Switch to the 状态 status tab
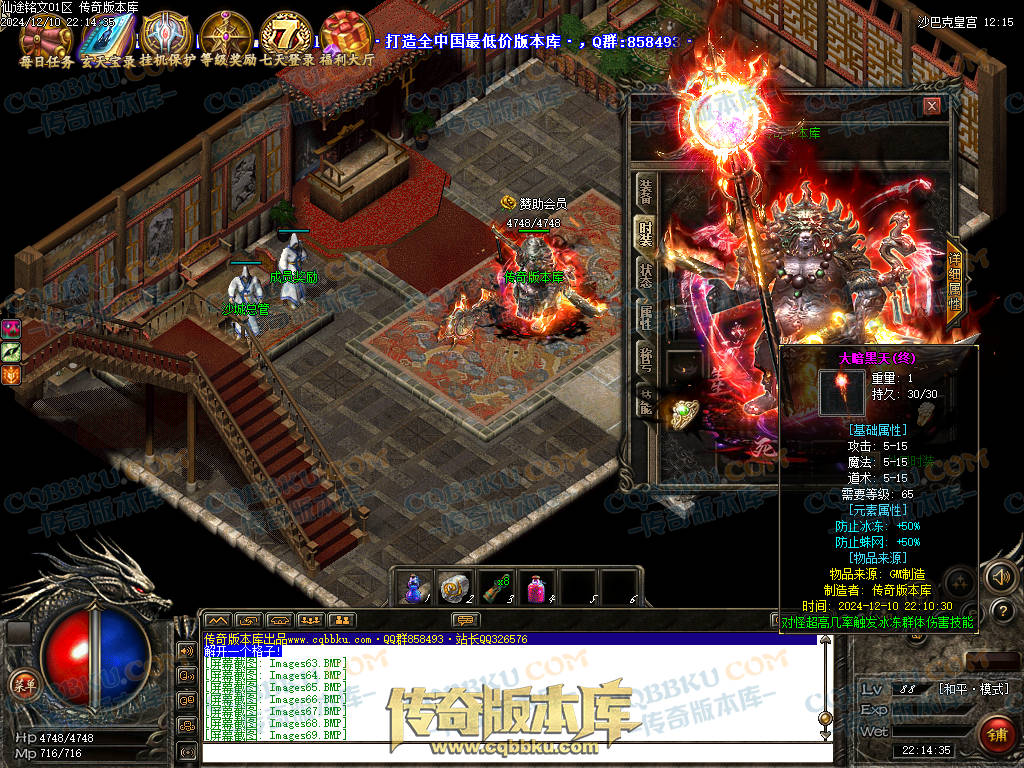 (646, 276)
